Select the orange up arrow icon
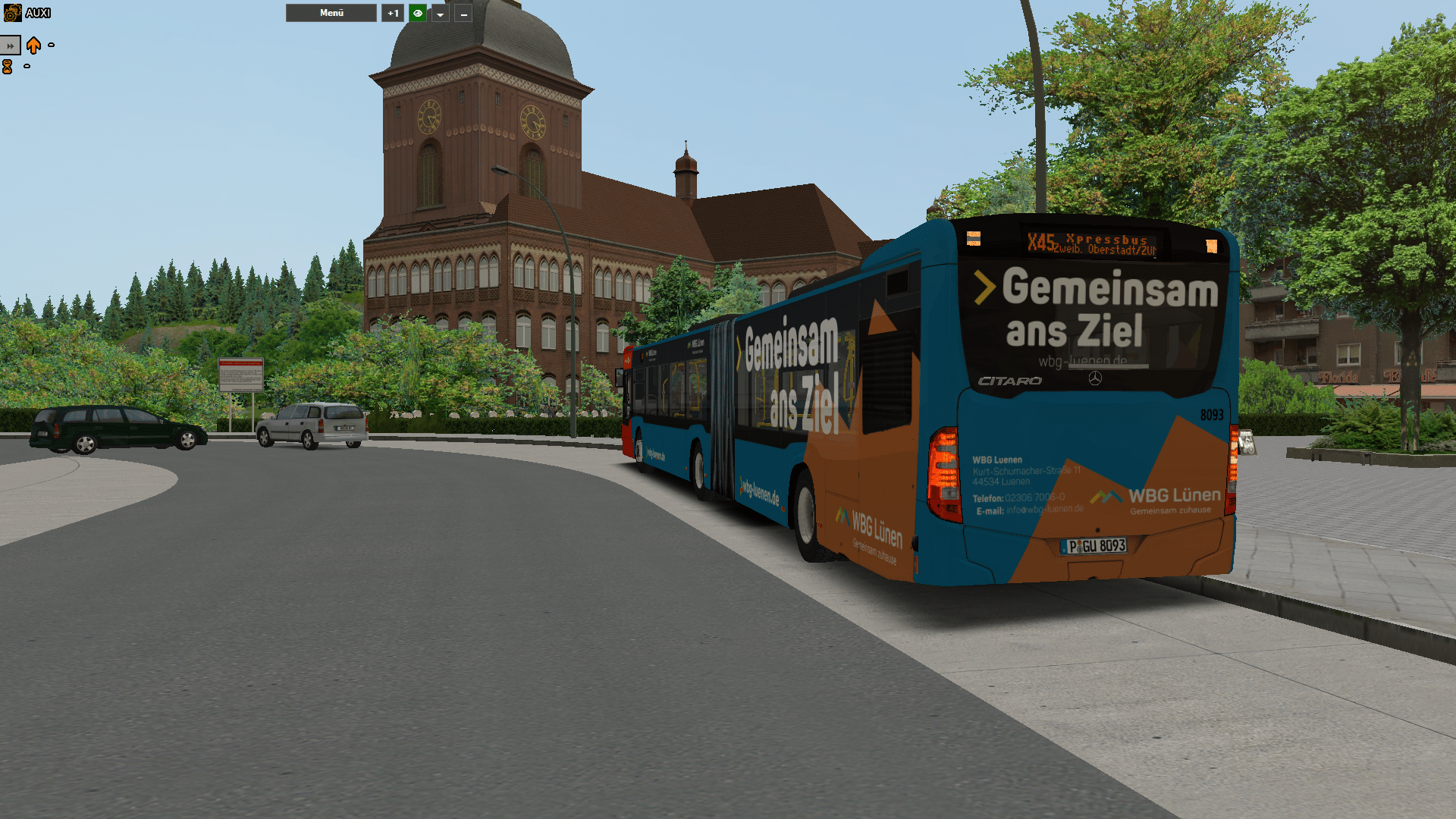Viewport: 1456px width, 819px height. tap(33, 45)
